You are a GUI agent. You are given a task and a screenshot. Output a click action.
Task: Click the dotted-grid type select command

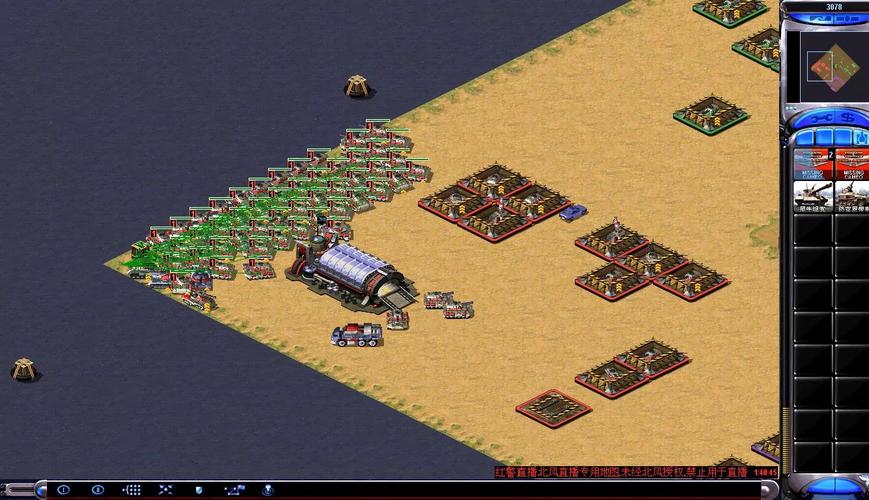(x=132, y=490)
